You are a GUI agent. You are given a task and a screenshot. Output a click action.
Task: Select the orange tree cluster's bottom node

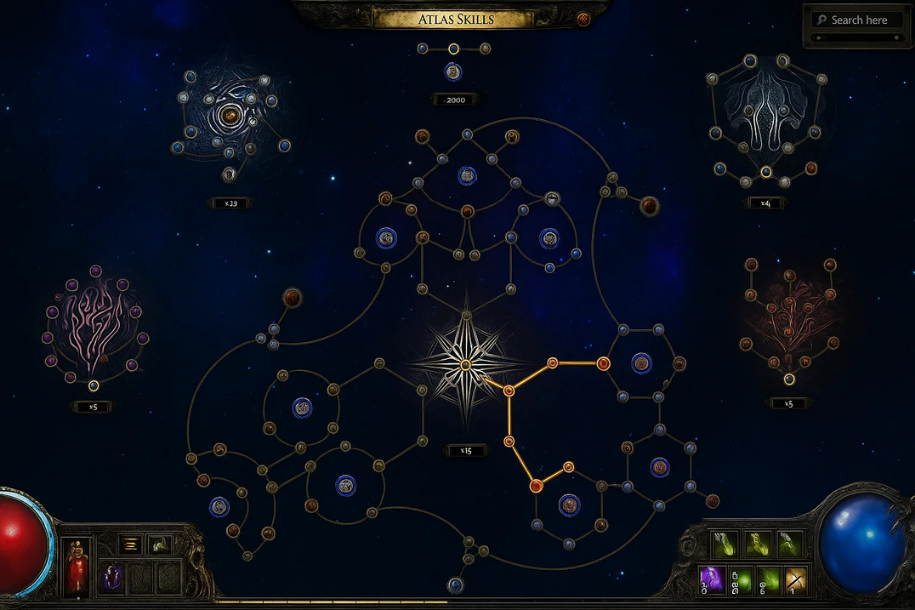[789, 379]
